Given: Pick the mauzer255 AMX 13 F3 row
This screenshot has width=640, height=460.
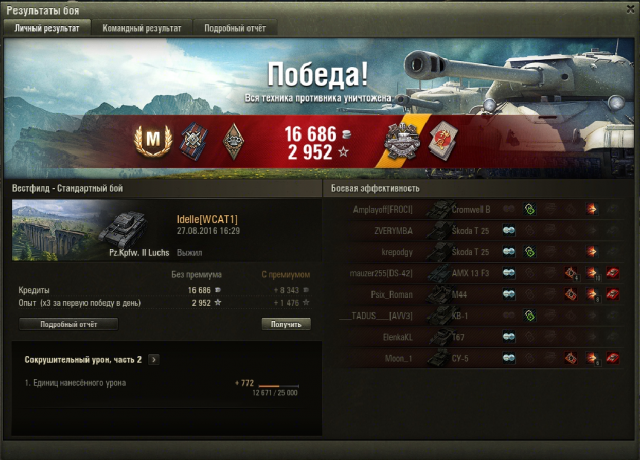Looking at the screenshot, I should click(476, 272).
